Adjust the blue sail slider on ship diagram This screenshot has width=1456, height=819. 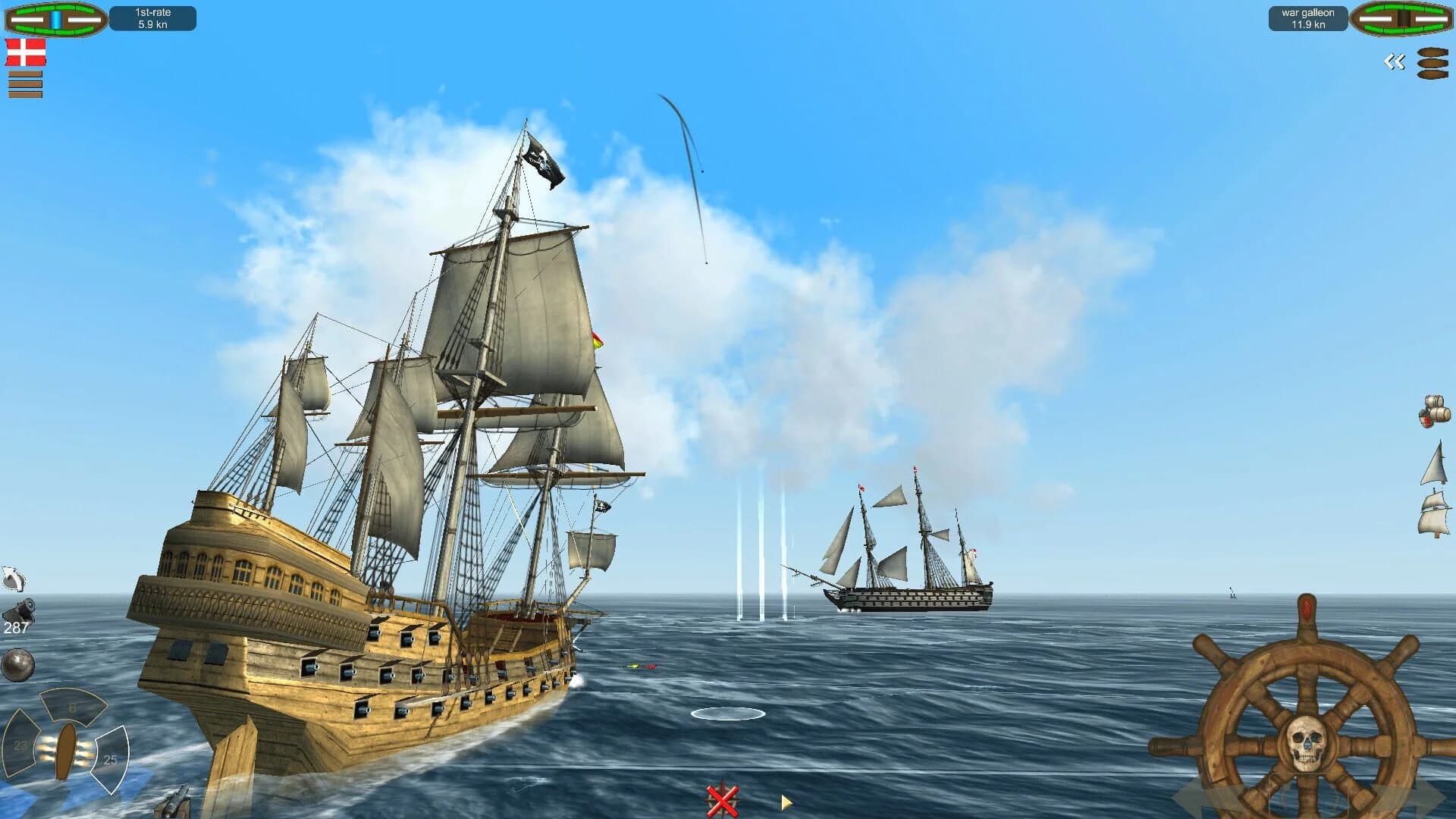click(x=55, y=20)
